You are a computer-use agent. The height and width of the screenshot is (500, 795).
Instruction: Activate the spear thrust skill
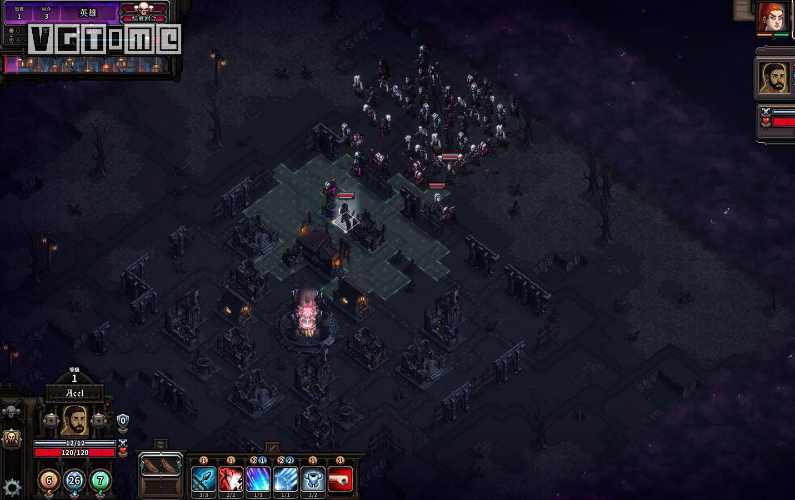pyautogui.click(x=204, y=479)
